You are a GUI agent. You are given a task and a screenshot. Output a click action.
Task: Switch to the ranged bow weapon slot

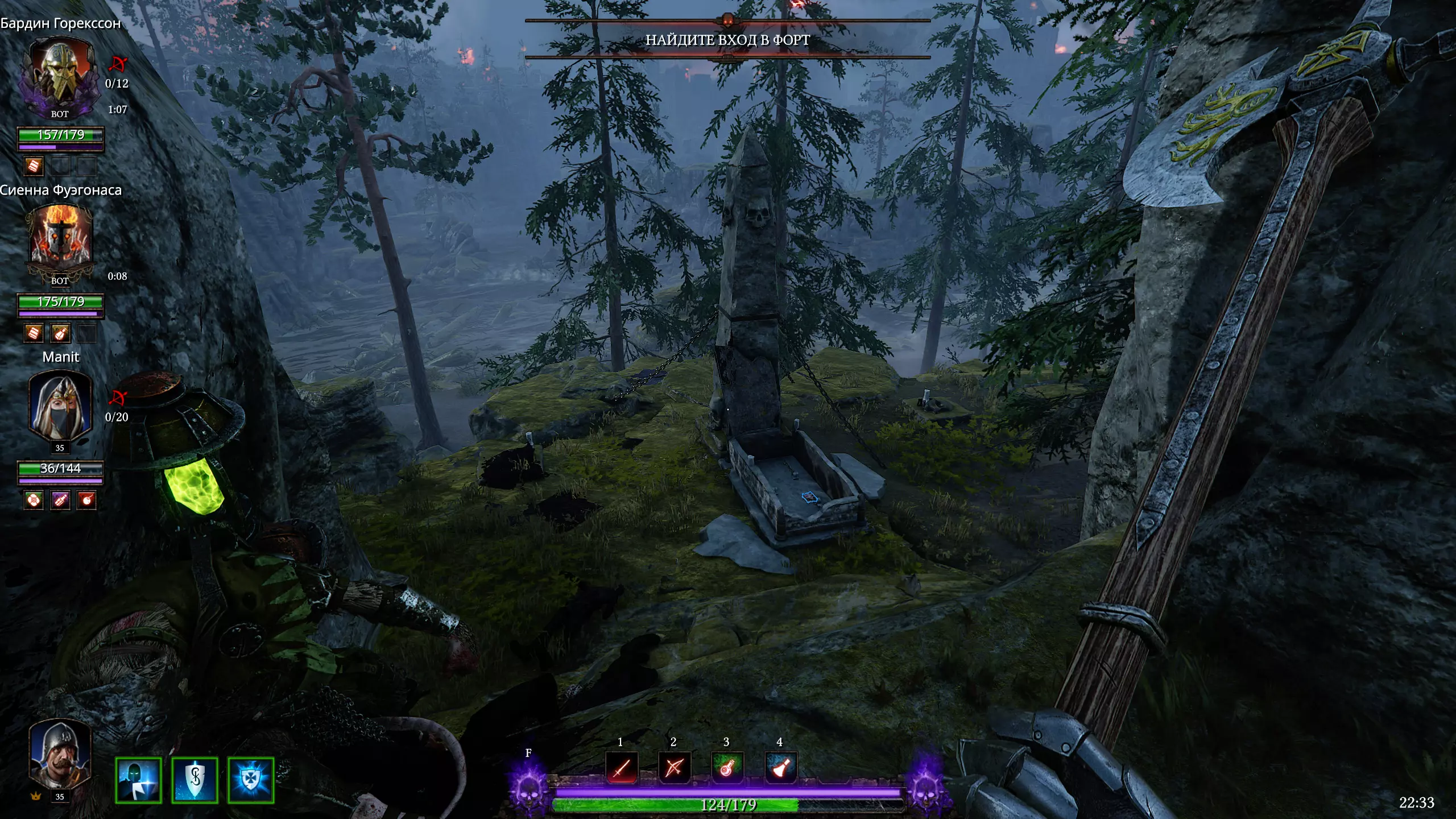pyautogui.click(x=674, y=768)
